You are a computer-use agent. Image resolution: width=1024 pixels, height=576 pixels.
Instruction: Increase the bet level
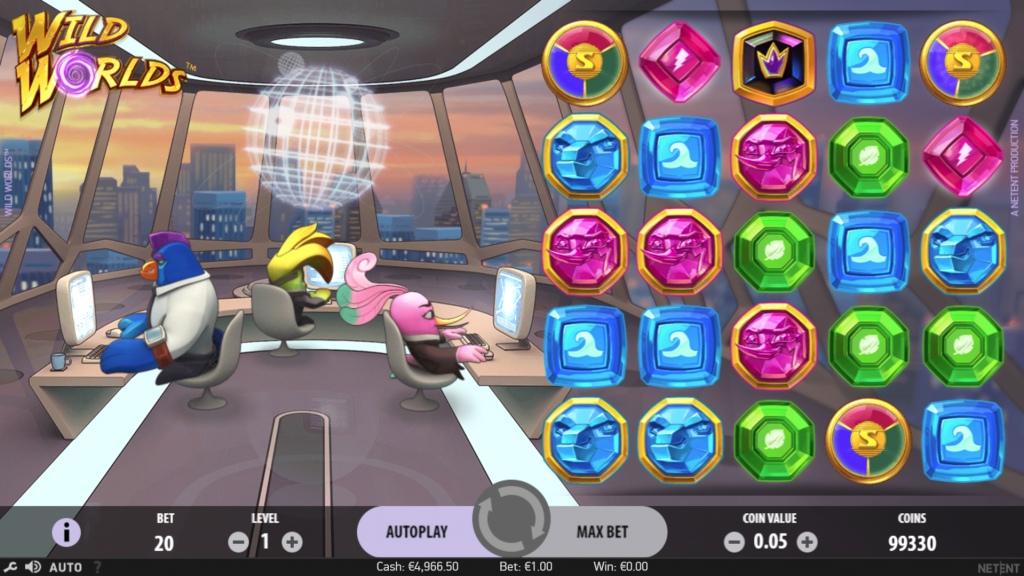click(292, 542)
